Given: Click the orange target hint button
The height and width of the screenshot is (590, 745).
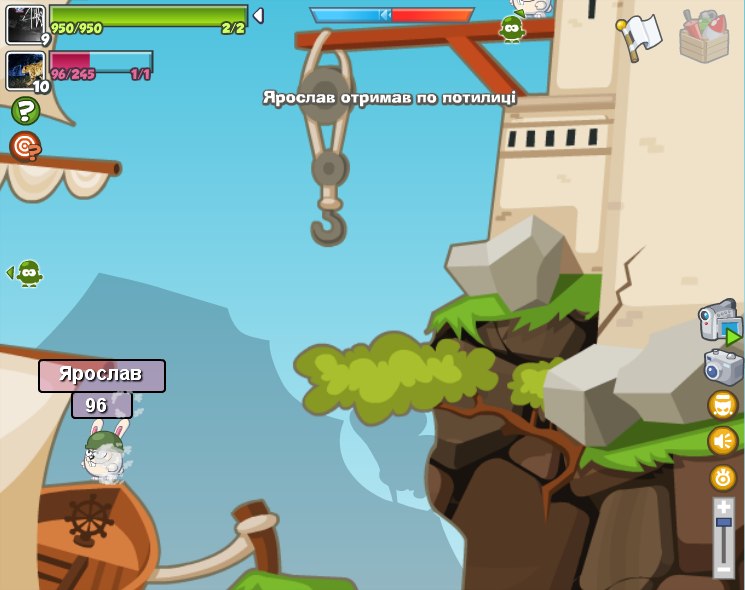Looking at the screenshot, I should (25, 148).
